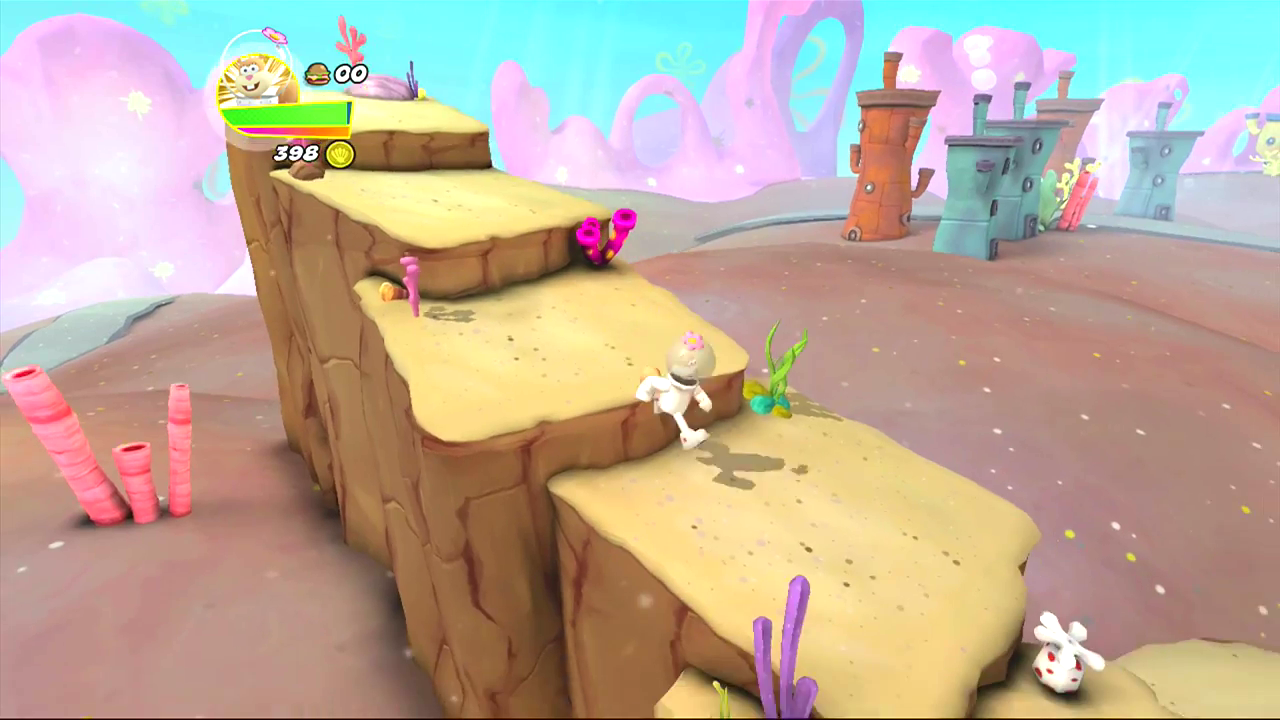
Task: Click the yellow seashell currency icon
Action: [x=340, y=154]
